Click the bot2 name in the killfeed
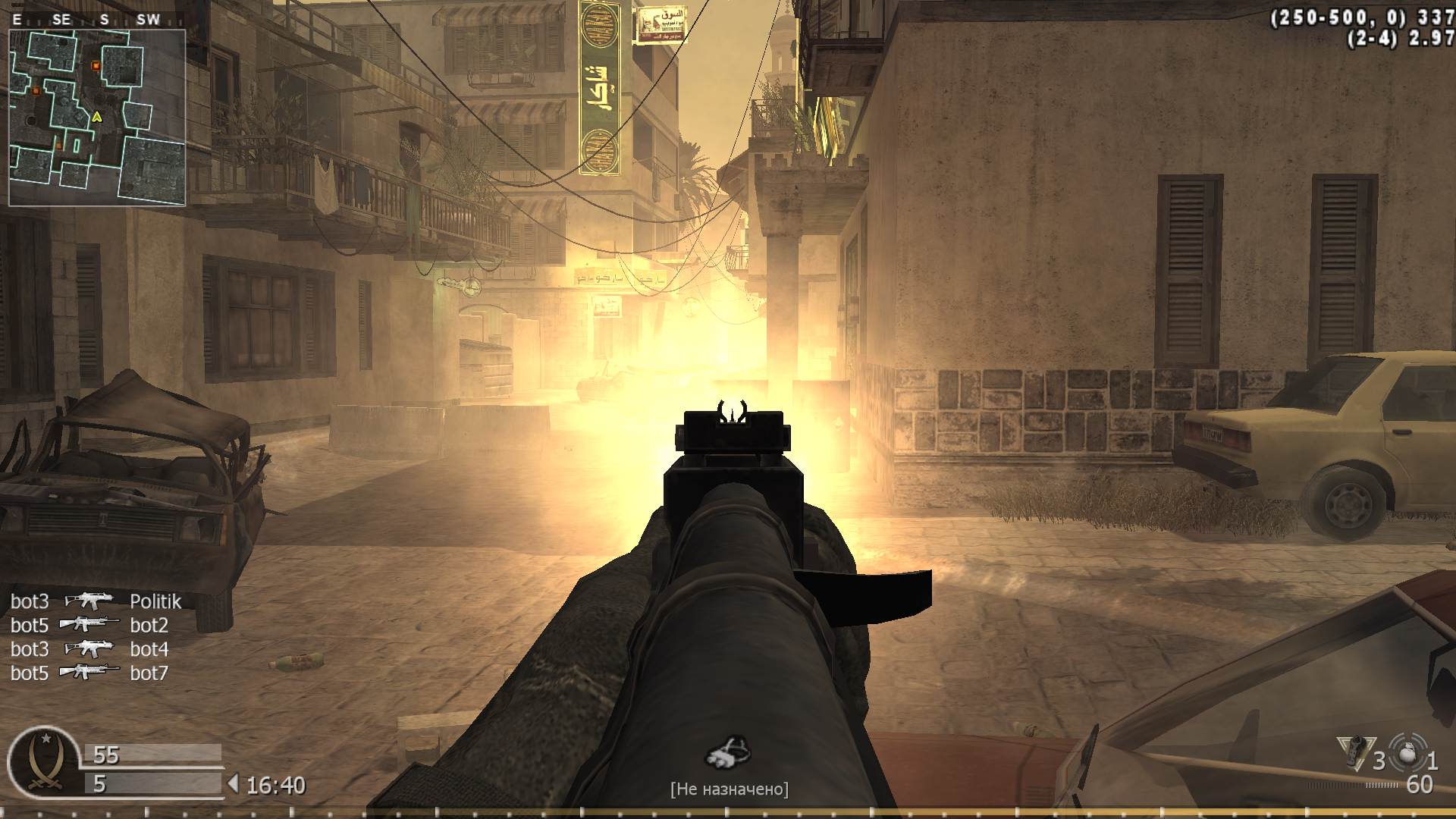This screenshot has width=1456, height=819. point(150,626)
